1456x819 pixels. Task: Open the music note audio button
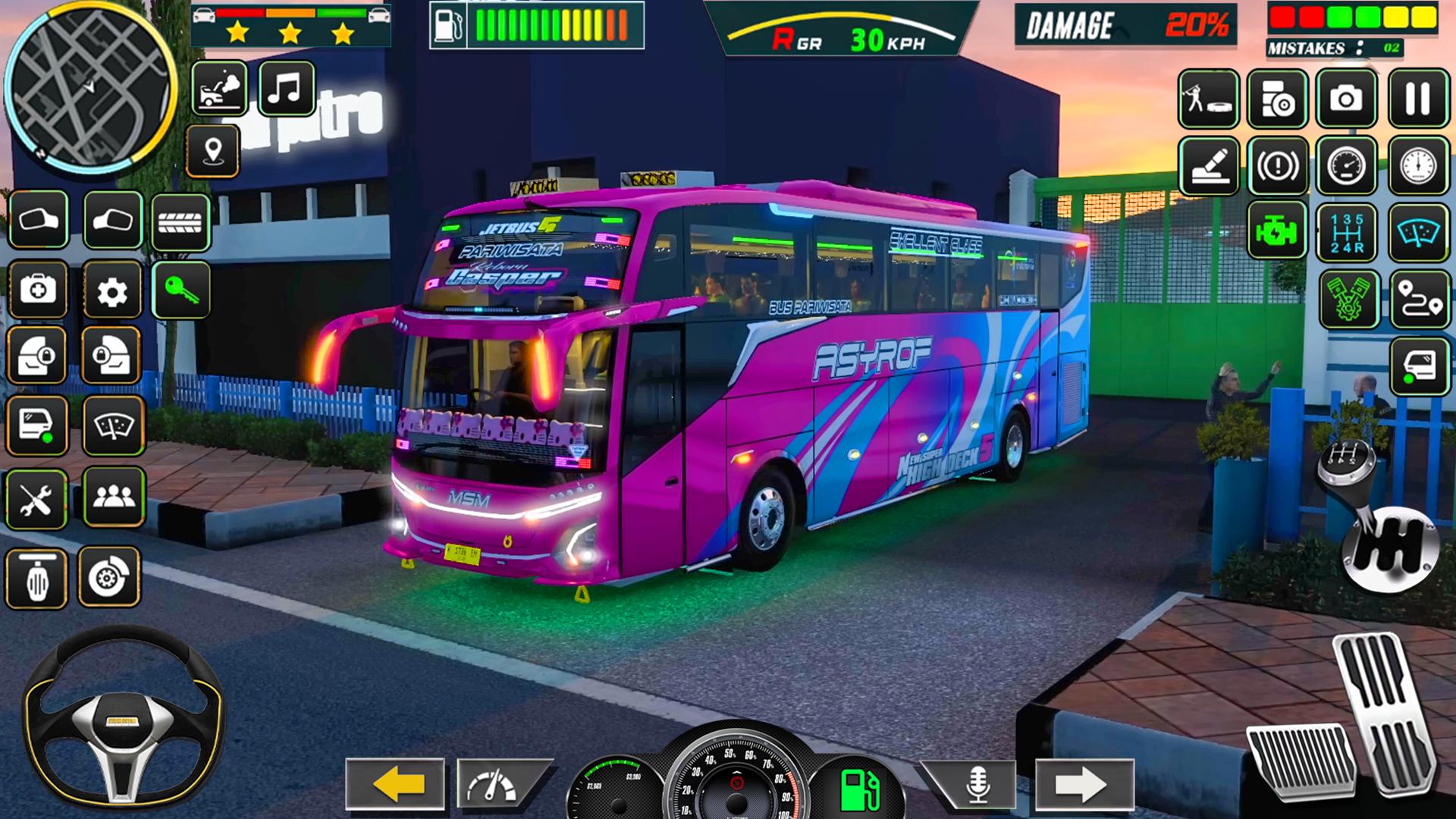[286, 89]
